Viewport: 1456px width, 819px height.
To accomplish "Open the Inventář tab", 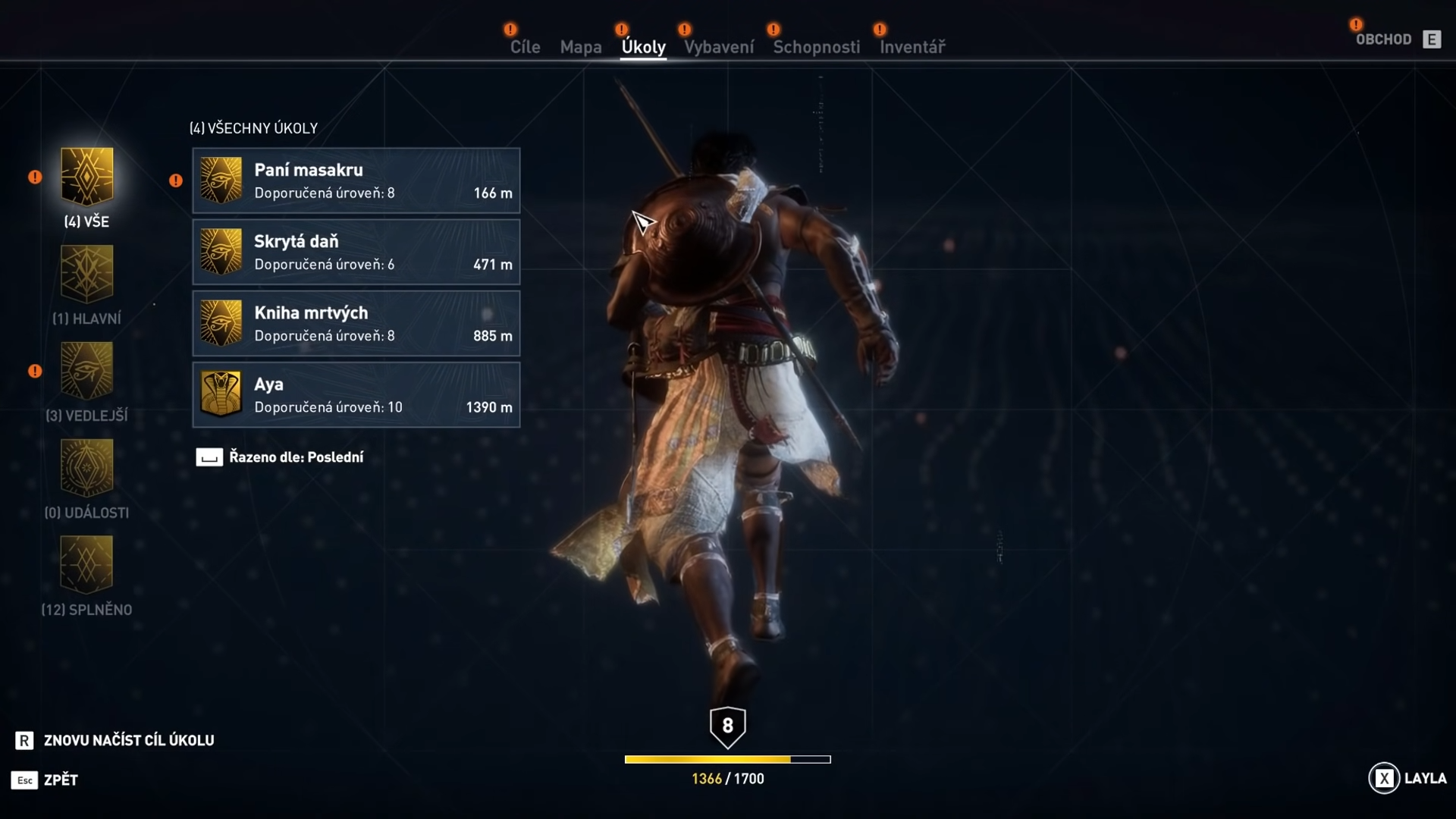I will click(912, 46).
